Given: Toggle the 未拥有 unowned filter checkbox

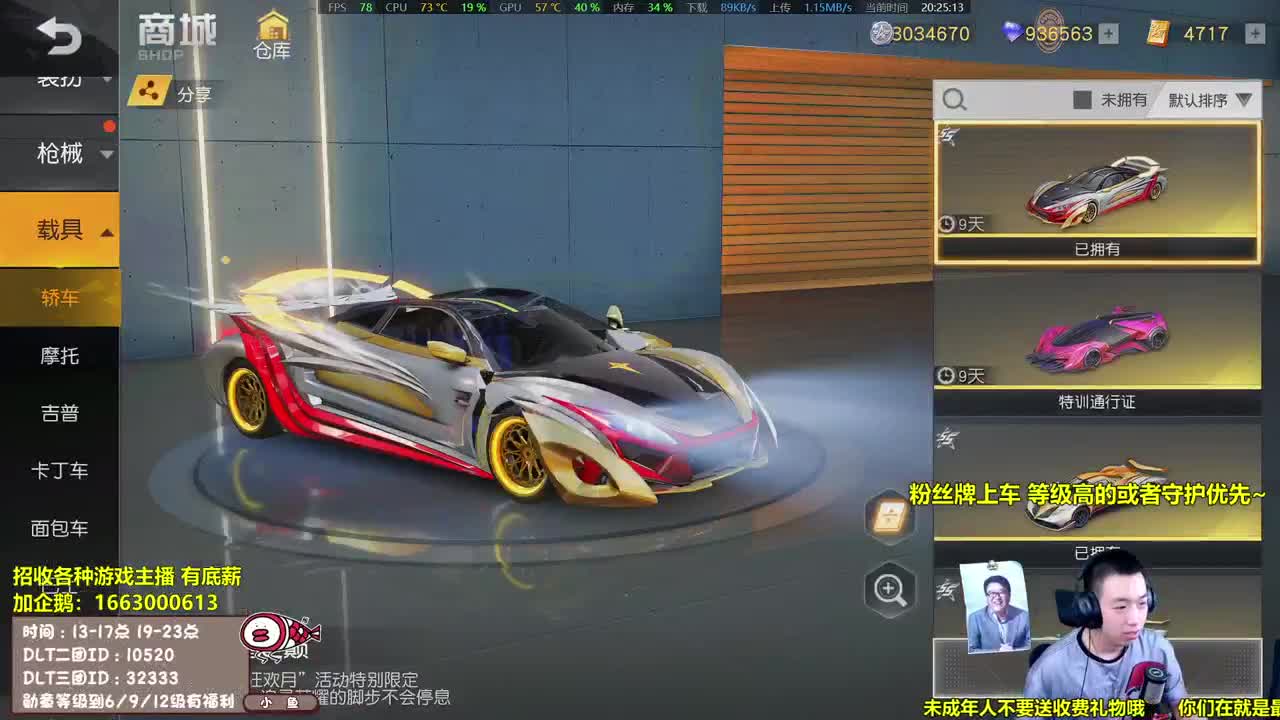Looking at the screenshot, I should coord(1085,100).
